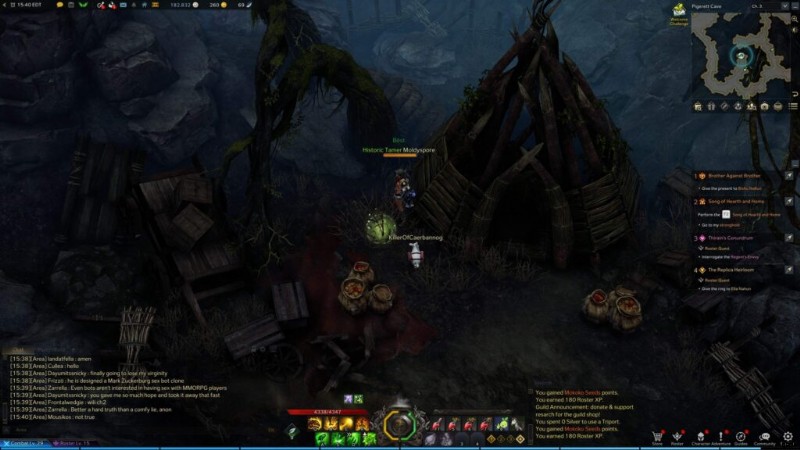Screen dimensions: 800x450
Task: Open the Guides menu
Action: pyautogui.click(x=741, y=435)
